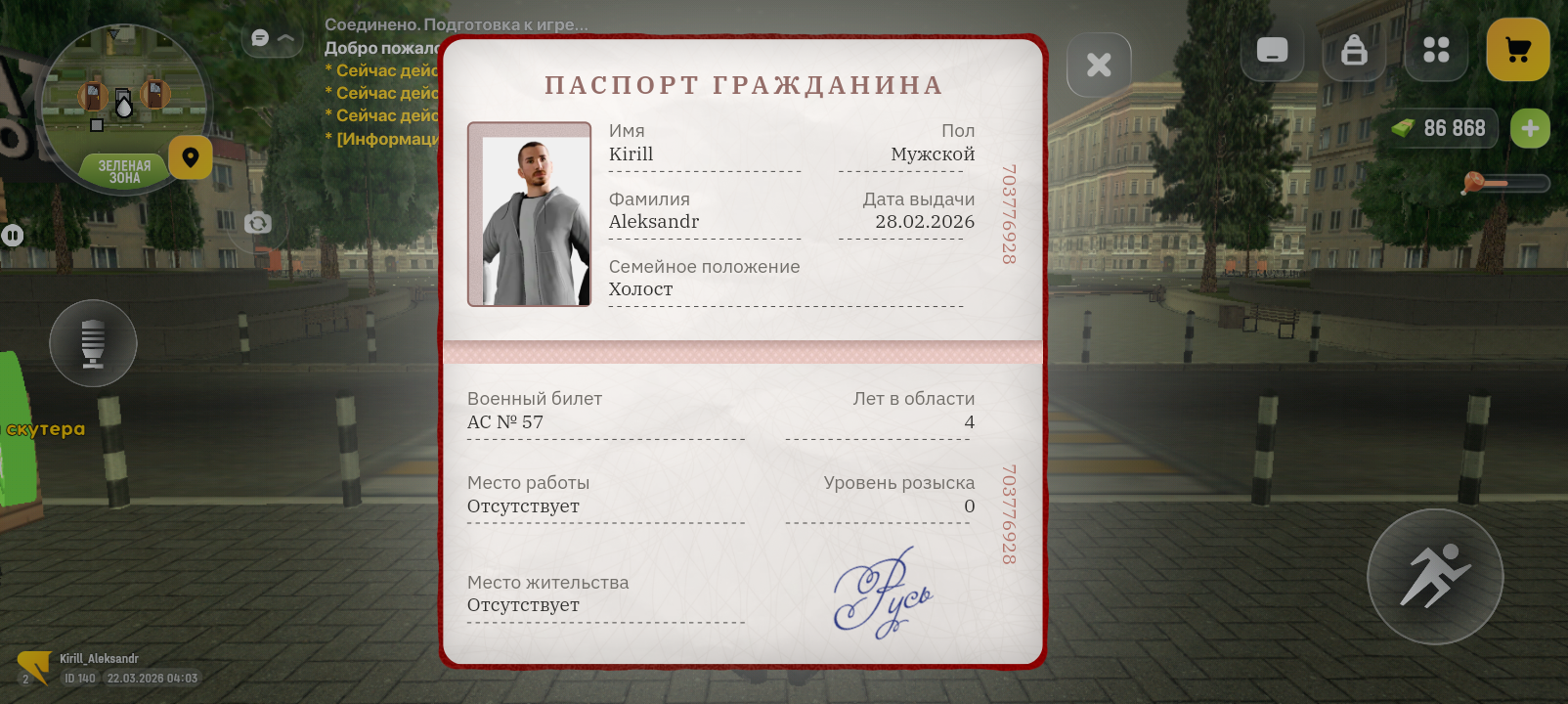Open the chat keyboard icon
Screen dimensions: 1568x704
click(1272, 50)
